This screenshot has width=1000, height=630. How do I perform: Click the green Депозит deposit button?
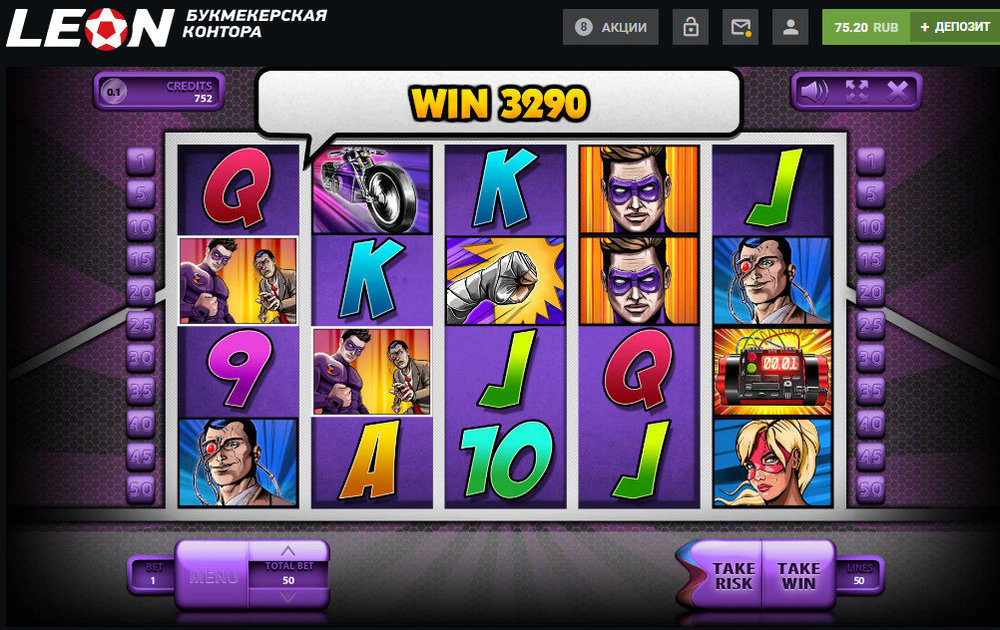point(955,27)
